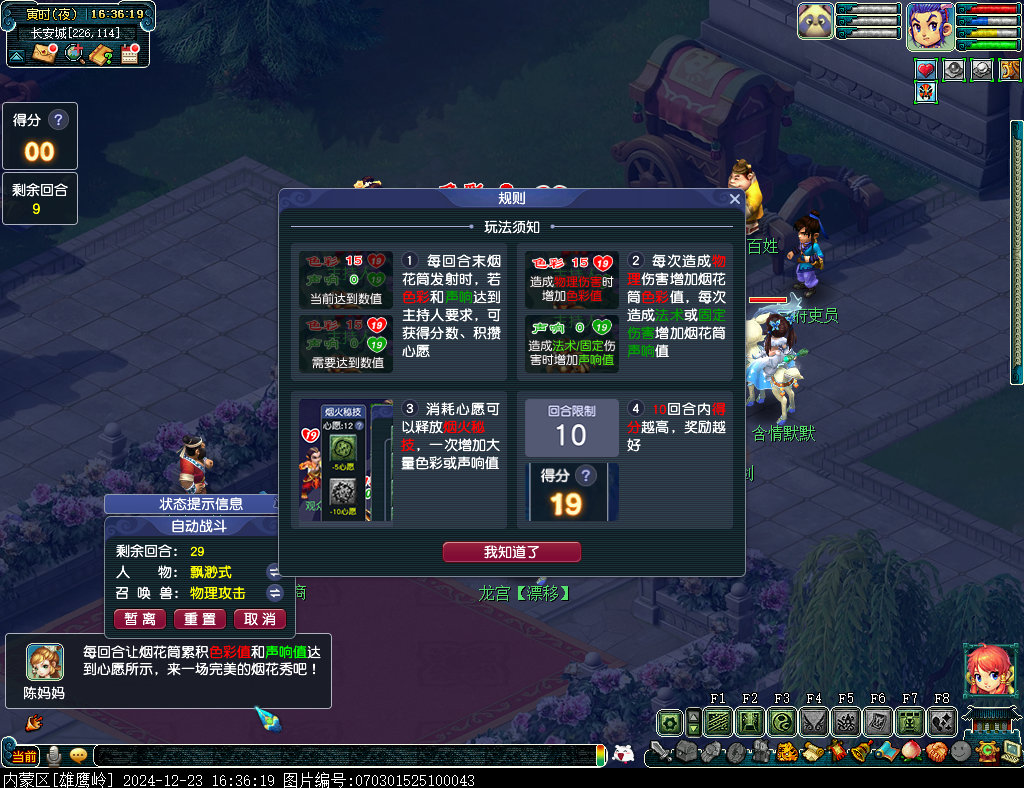Screen dimensions: 1024x788
Task: Switch the 召唤兽 auto-battle action
Action: [x=274, y=593]
